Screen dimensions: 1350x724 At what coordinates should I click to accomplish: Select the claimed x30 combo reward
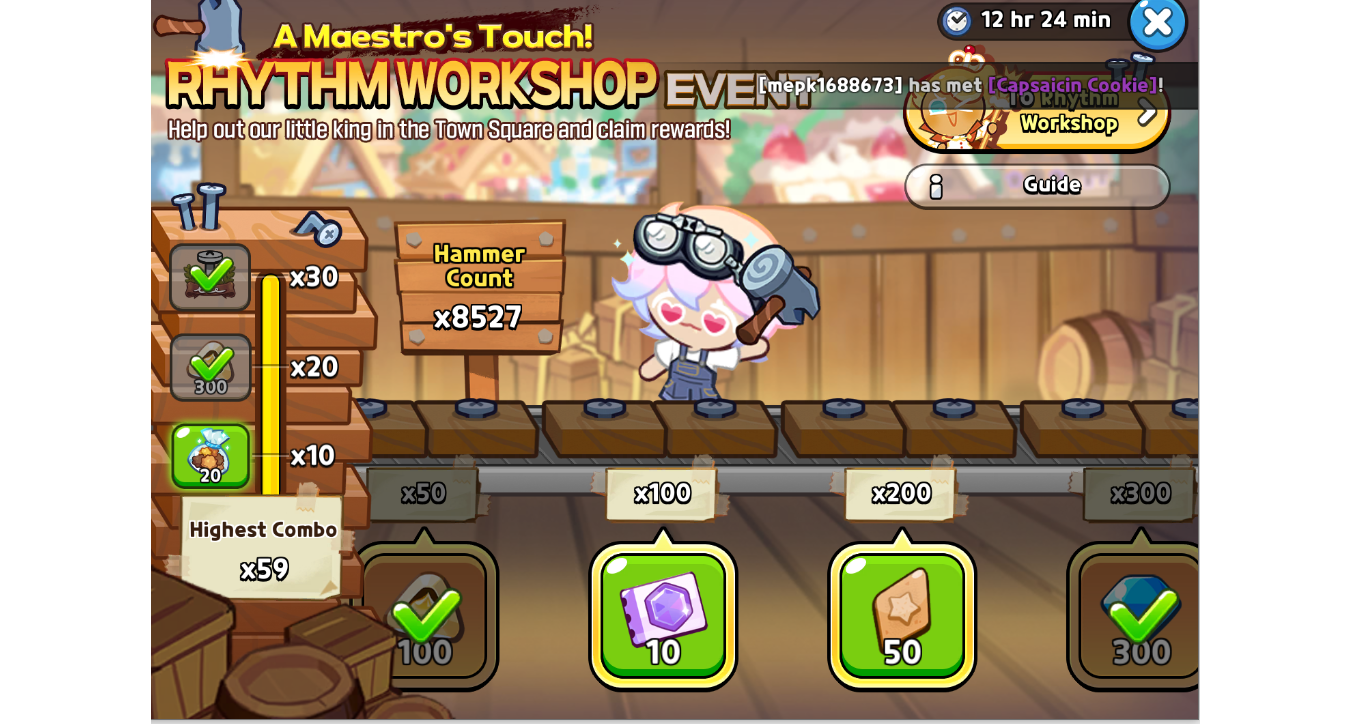click(210, 277)
